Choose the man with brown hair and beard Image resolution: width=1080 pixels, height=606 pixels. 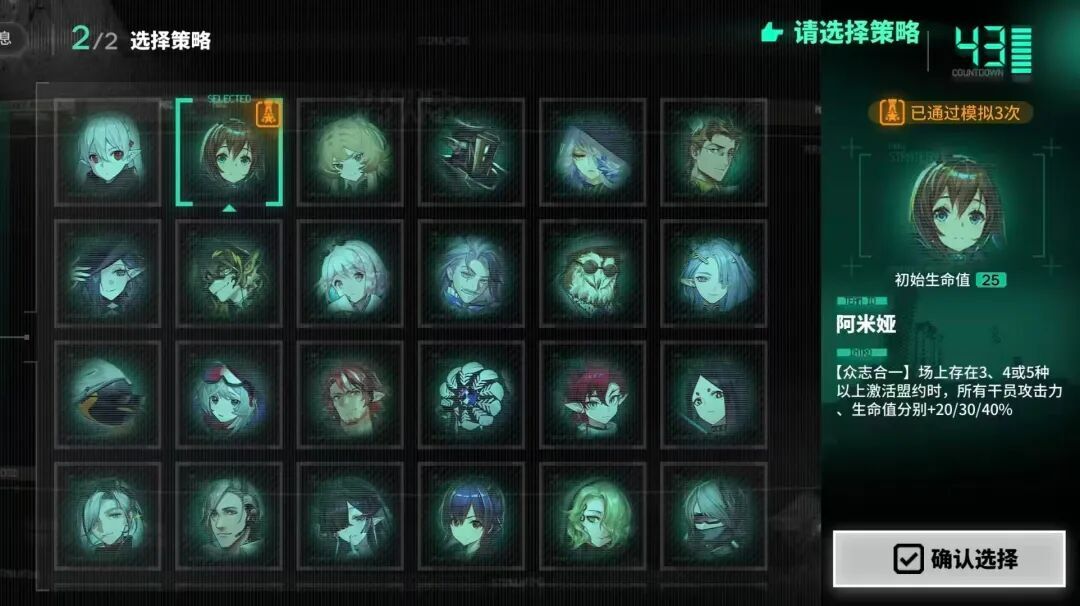[713, 153]
